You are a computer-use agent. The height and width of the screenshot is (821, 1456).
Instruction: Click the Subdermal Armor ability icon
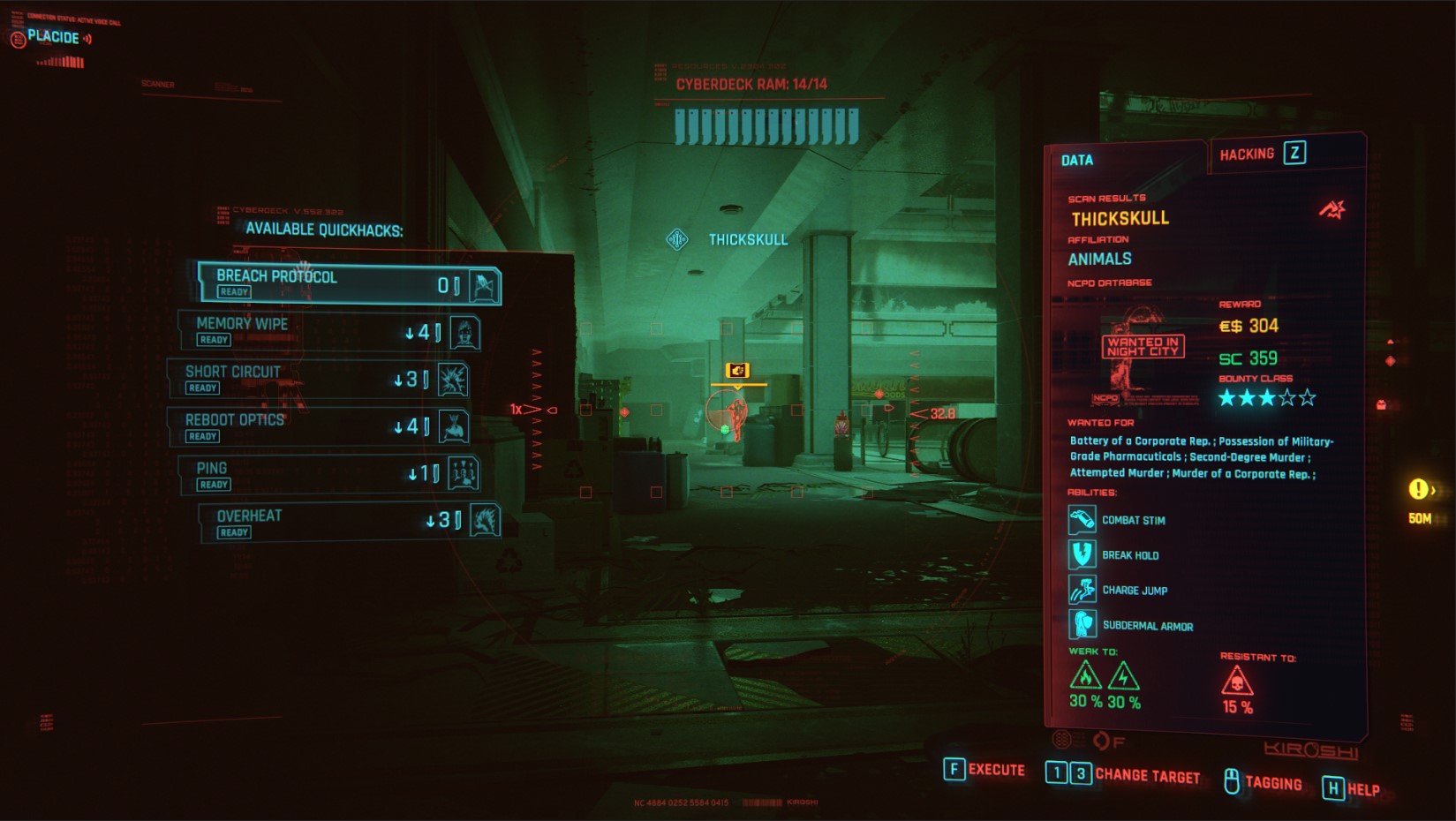(x=1084, y=624)
